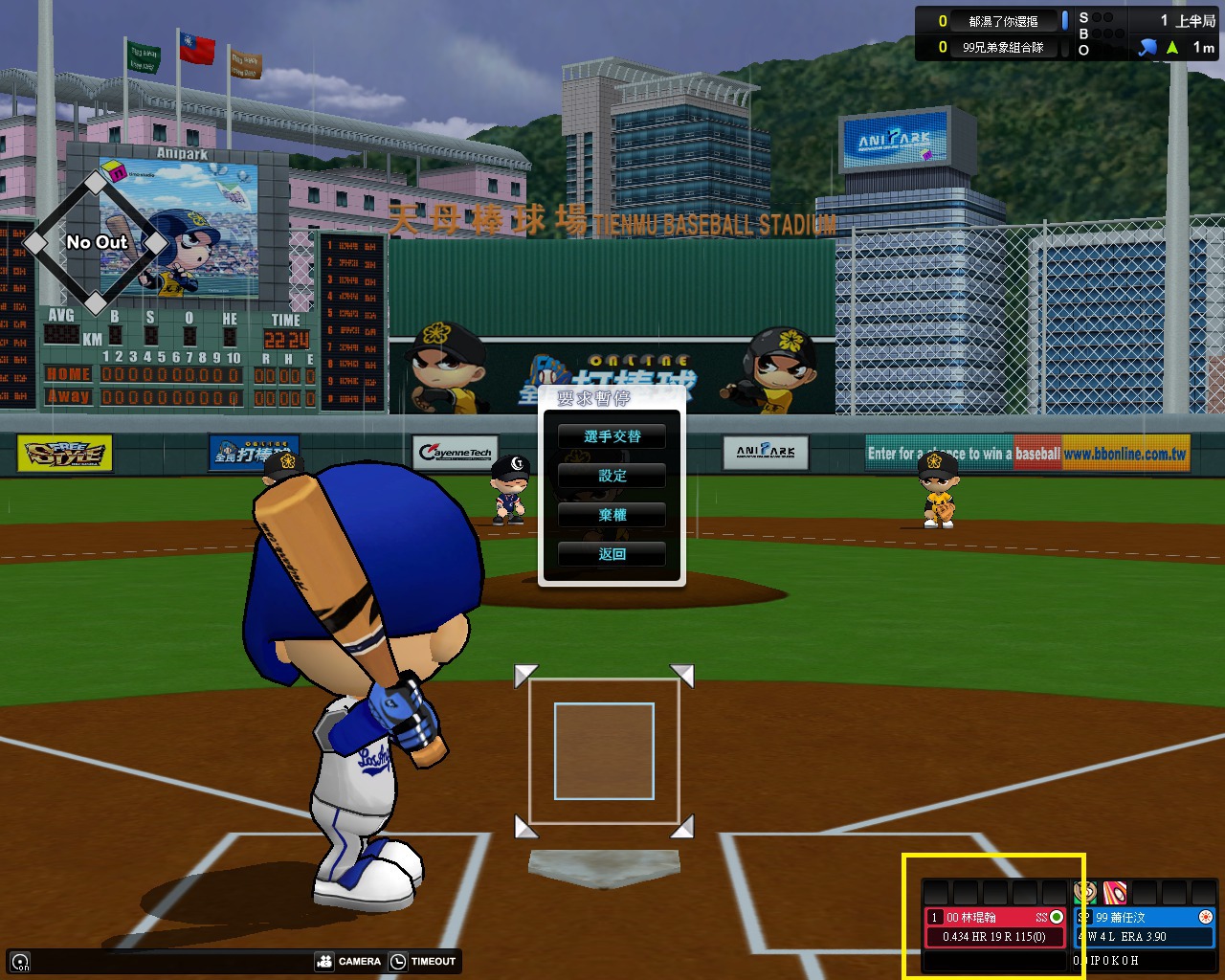Open 設定 from the pause menu
This screenshot has width=1225, height=980.
612,476
